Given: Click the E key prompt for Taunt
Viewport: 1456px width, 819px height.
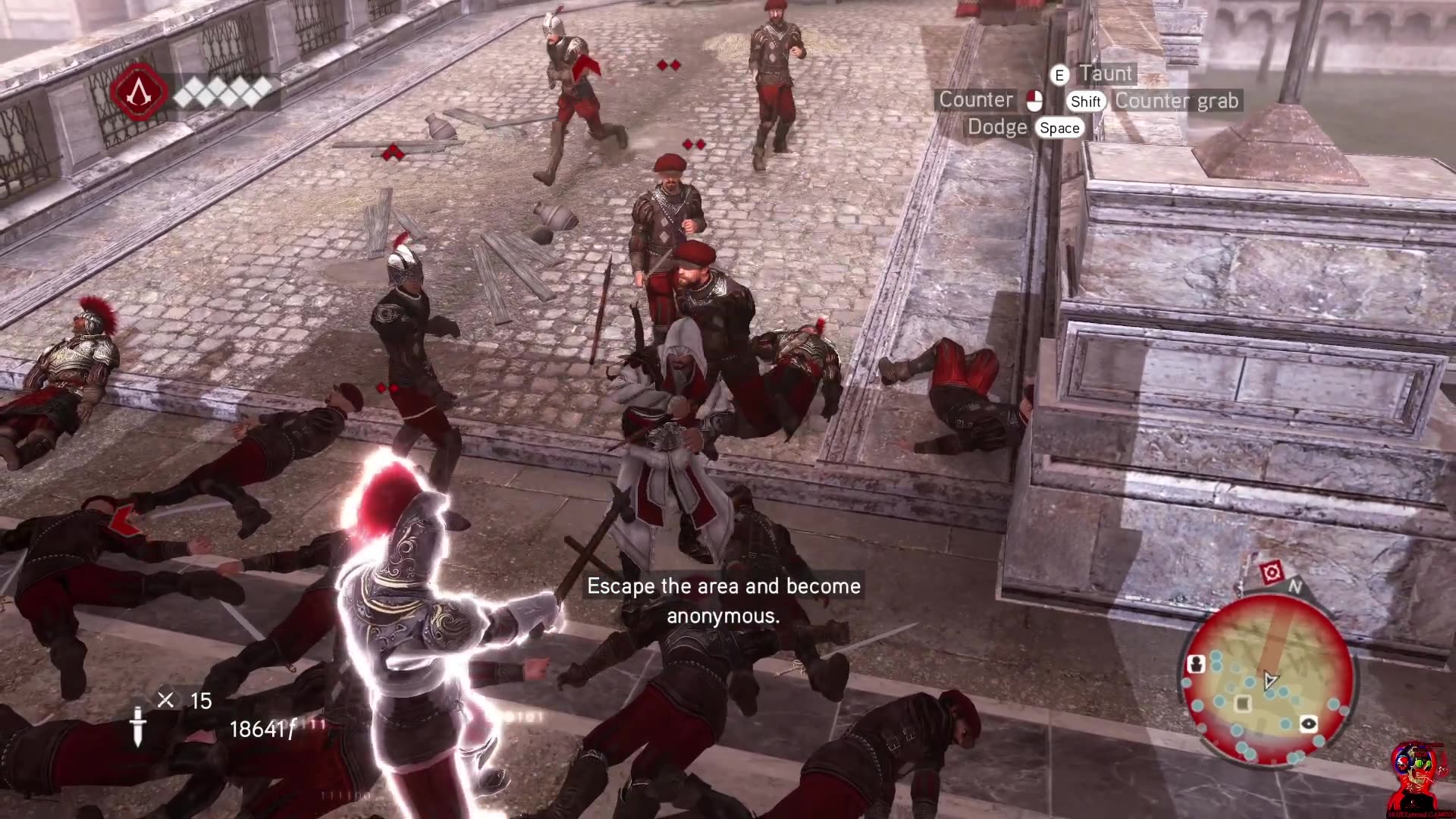Looking at the screenshot, I should [x=1059, y=74].
